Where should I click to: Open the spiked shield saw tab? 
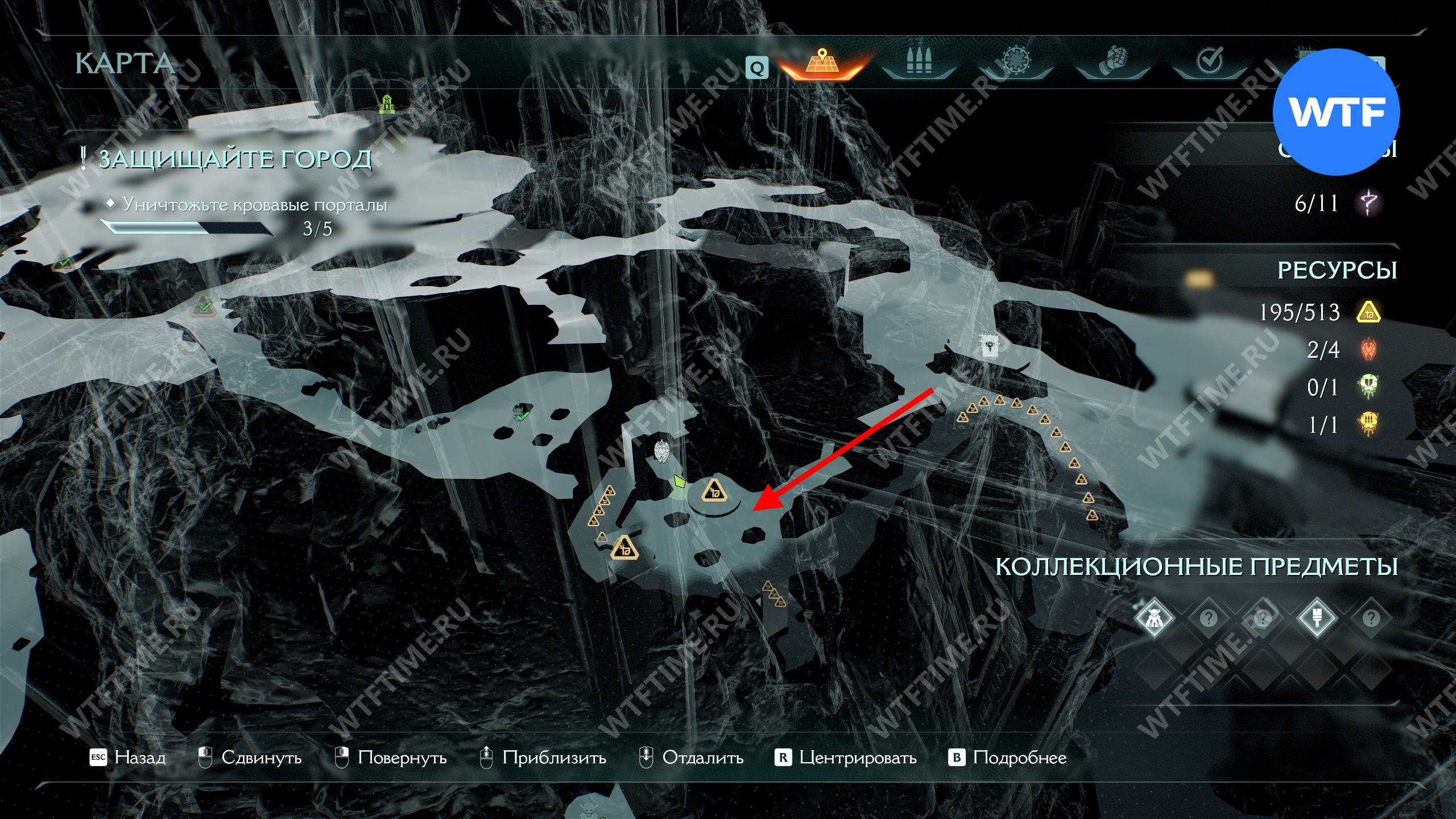tap(1015, 61)
